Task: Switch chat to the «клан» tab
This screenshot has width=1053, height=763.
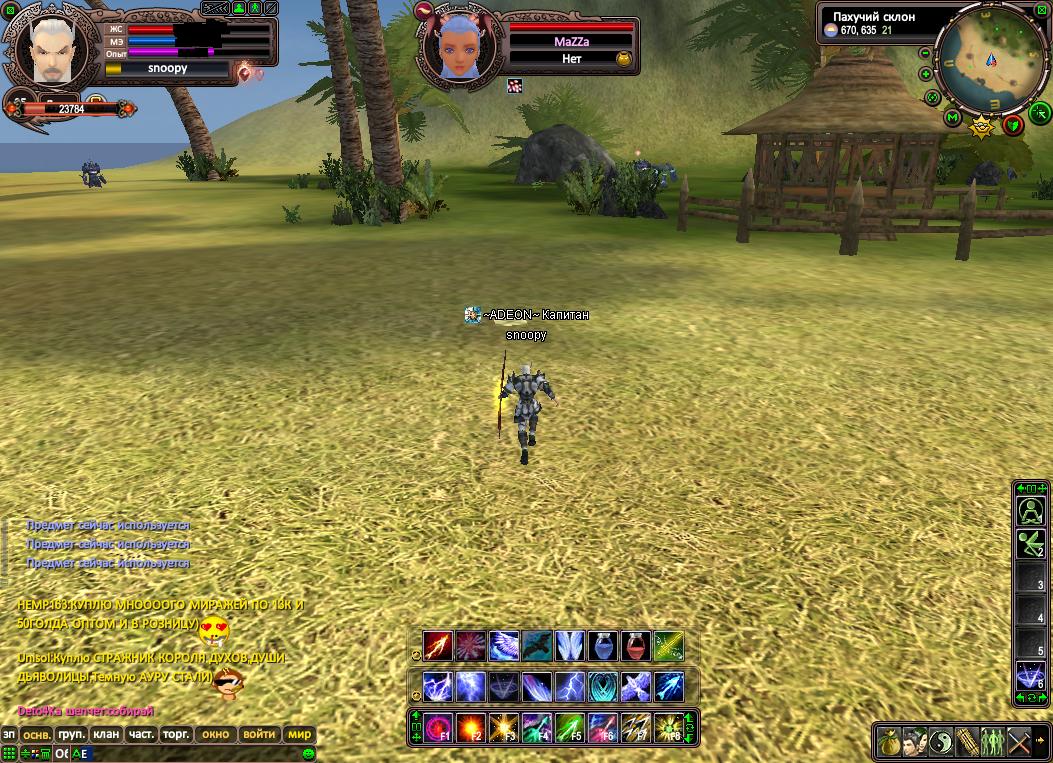Action: 106,734
